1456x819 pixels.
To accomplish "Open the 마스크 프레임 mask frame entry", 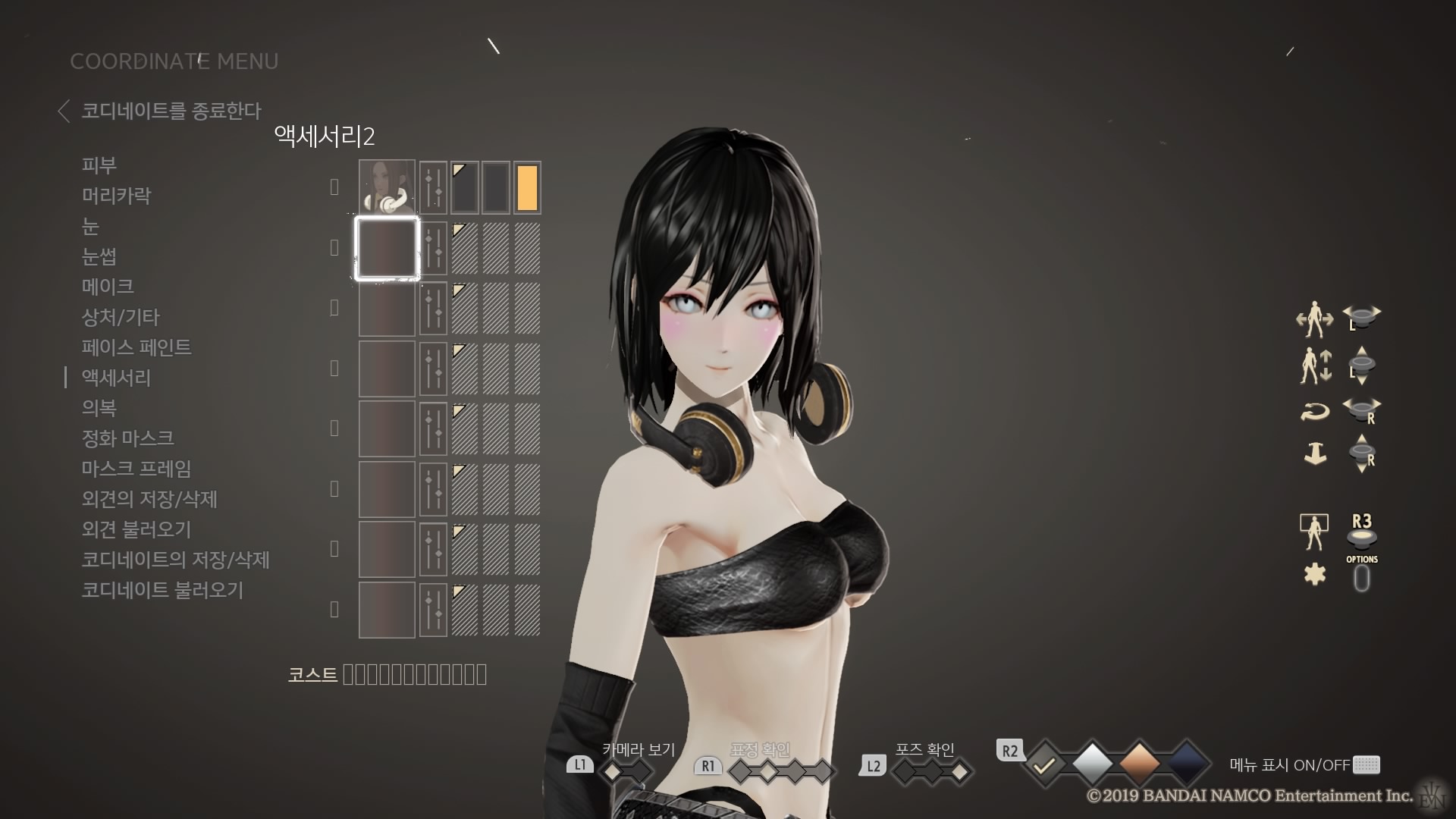I will pyautogui.click(x=136, y=469).
